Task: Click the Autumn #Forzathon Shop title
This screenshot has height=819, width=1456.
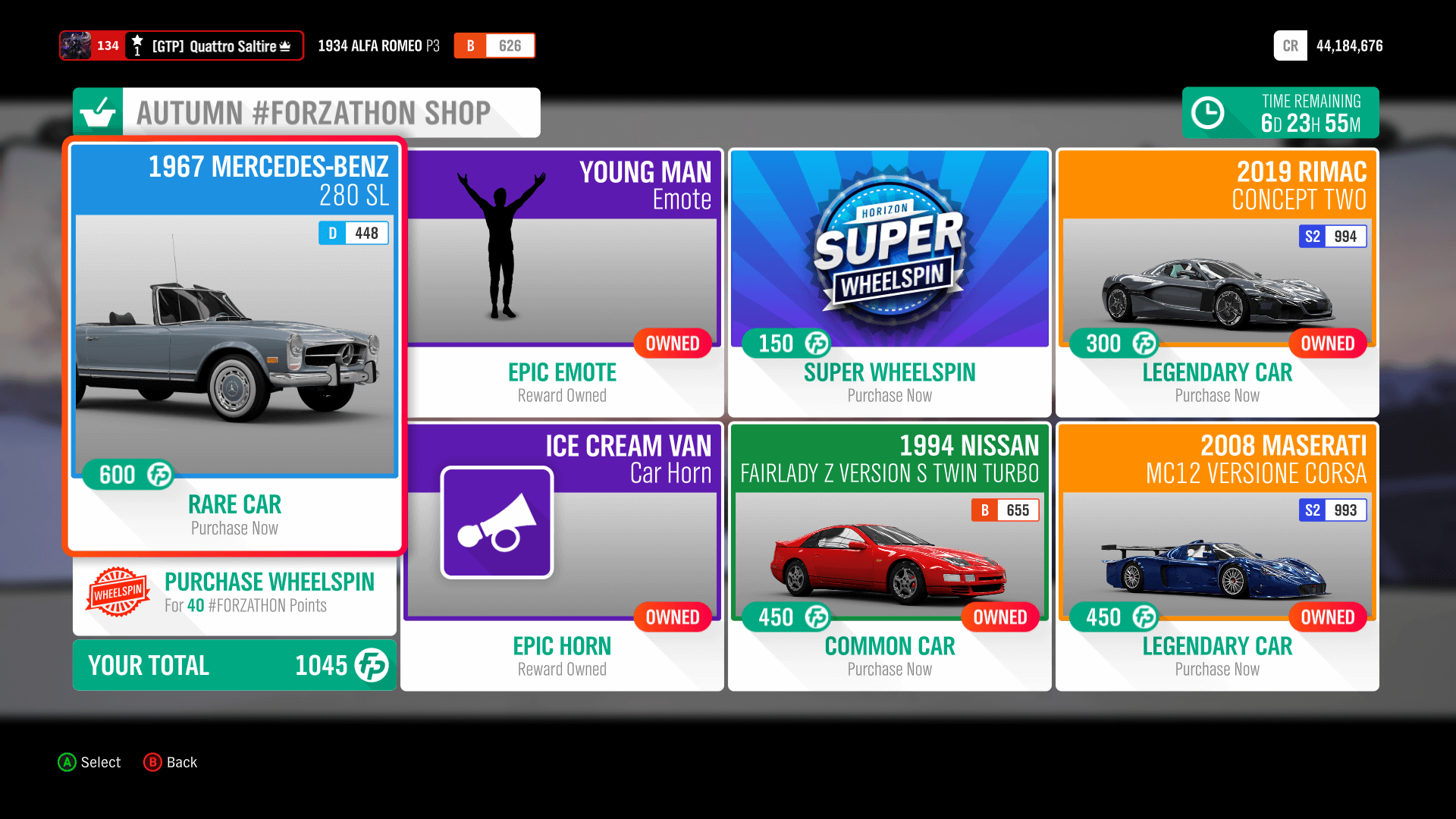Action: pyautogui.click(x=314, y=112)
